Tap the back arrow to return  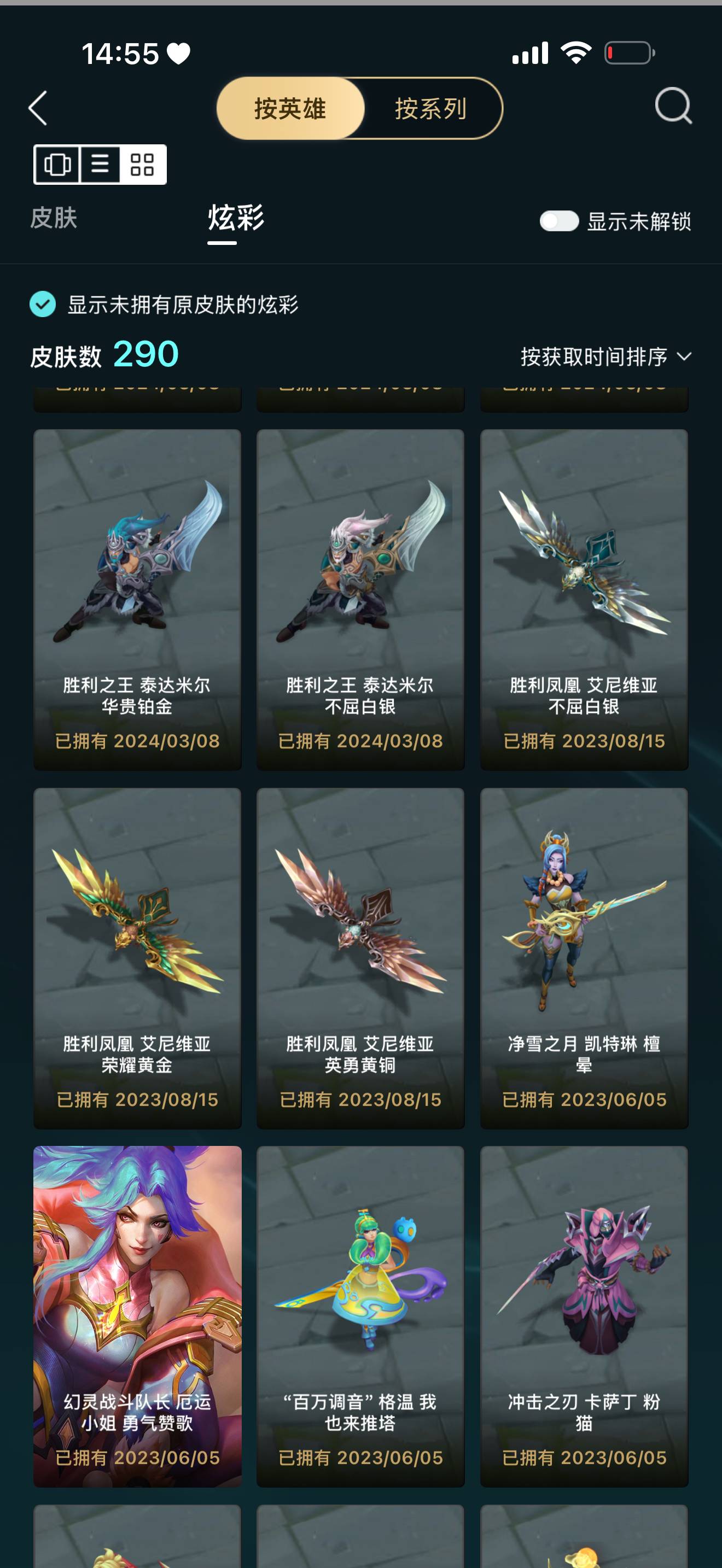pyautogui.click(x=38, y=108)
